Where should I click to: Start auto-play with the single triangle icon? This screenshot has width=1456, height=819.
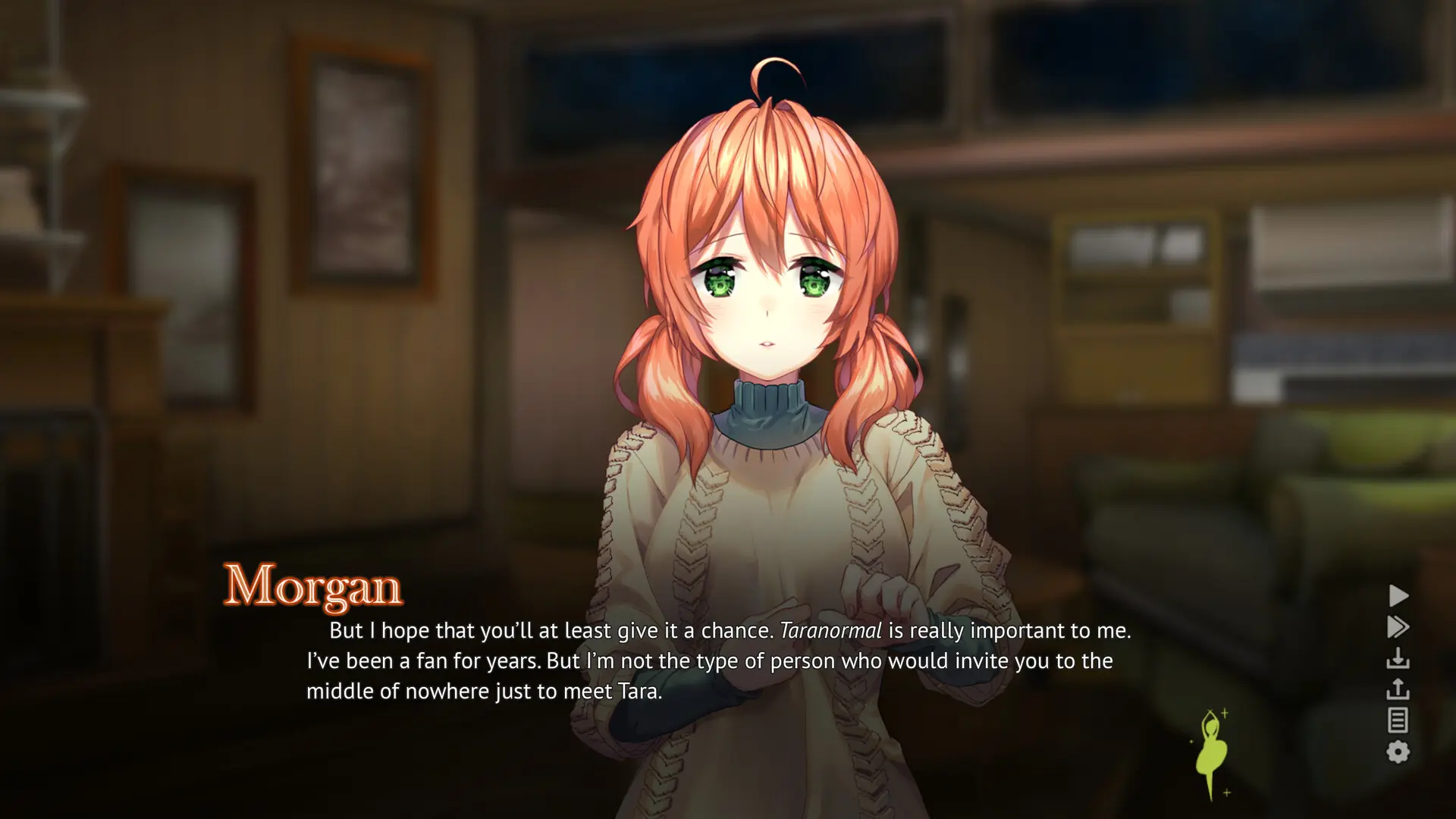point(1398,595)
